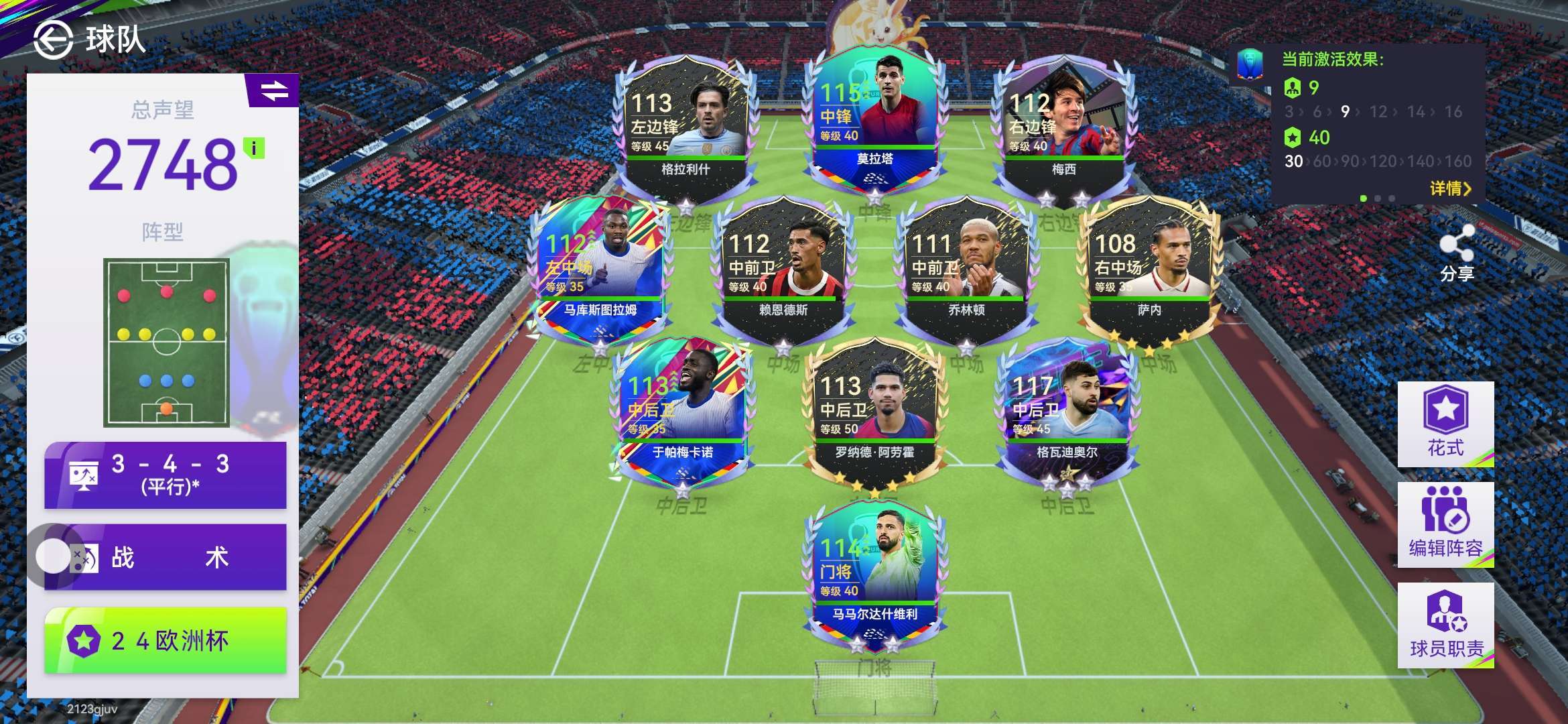
Task: Select the 萨内 right midfield card
Action: [1149, 268]
